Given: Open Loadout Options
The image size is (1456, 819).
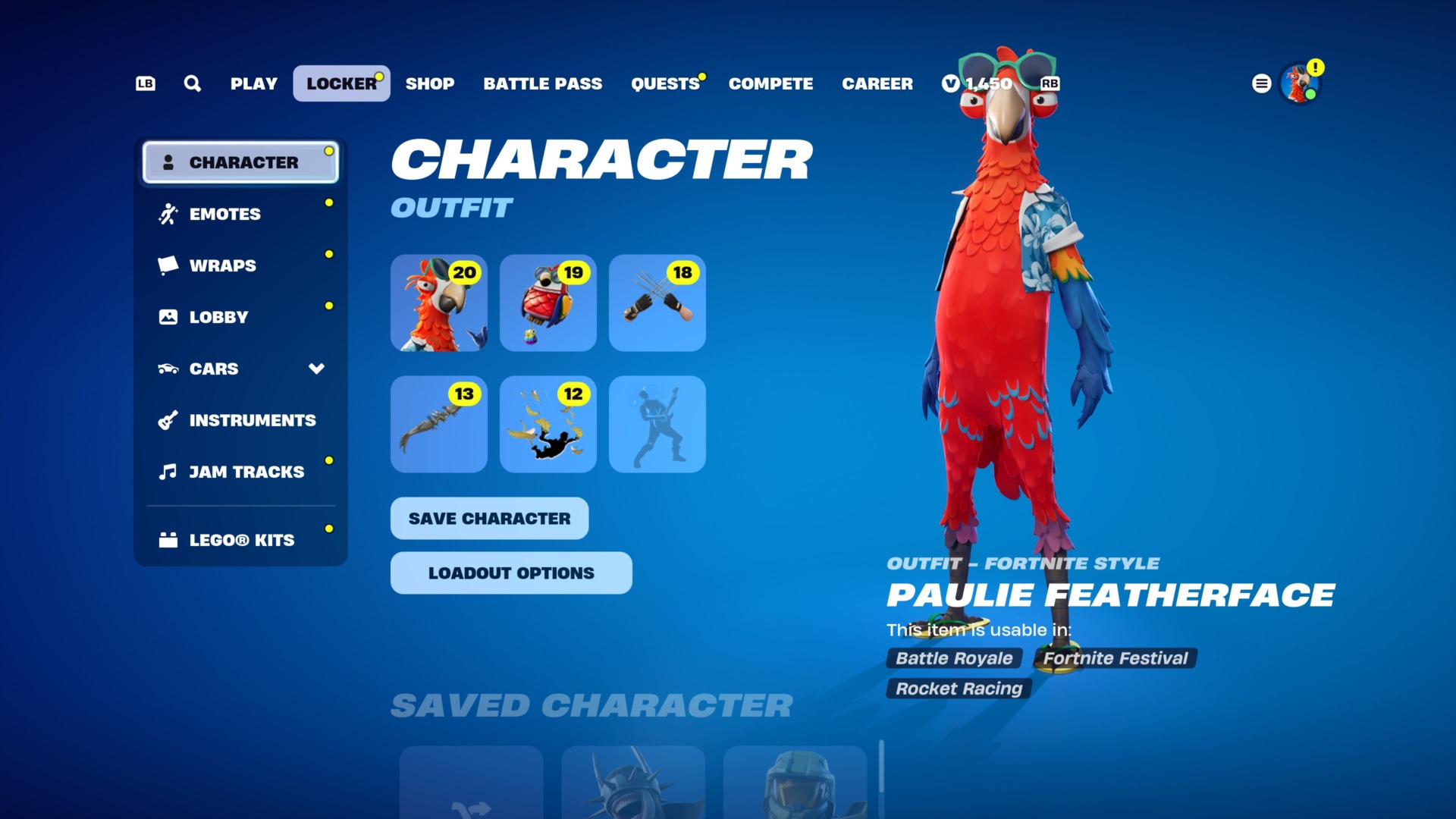Looking at the screenshot, I should 510,573.
